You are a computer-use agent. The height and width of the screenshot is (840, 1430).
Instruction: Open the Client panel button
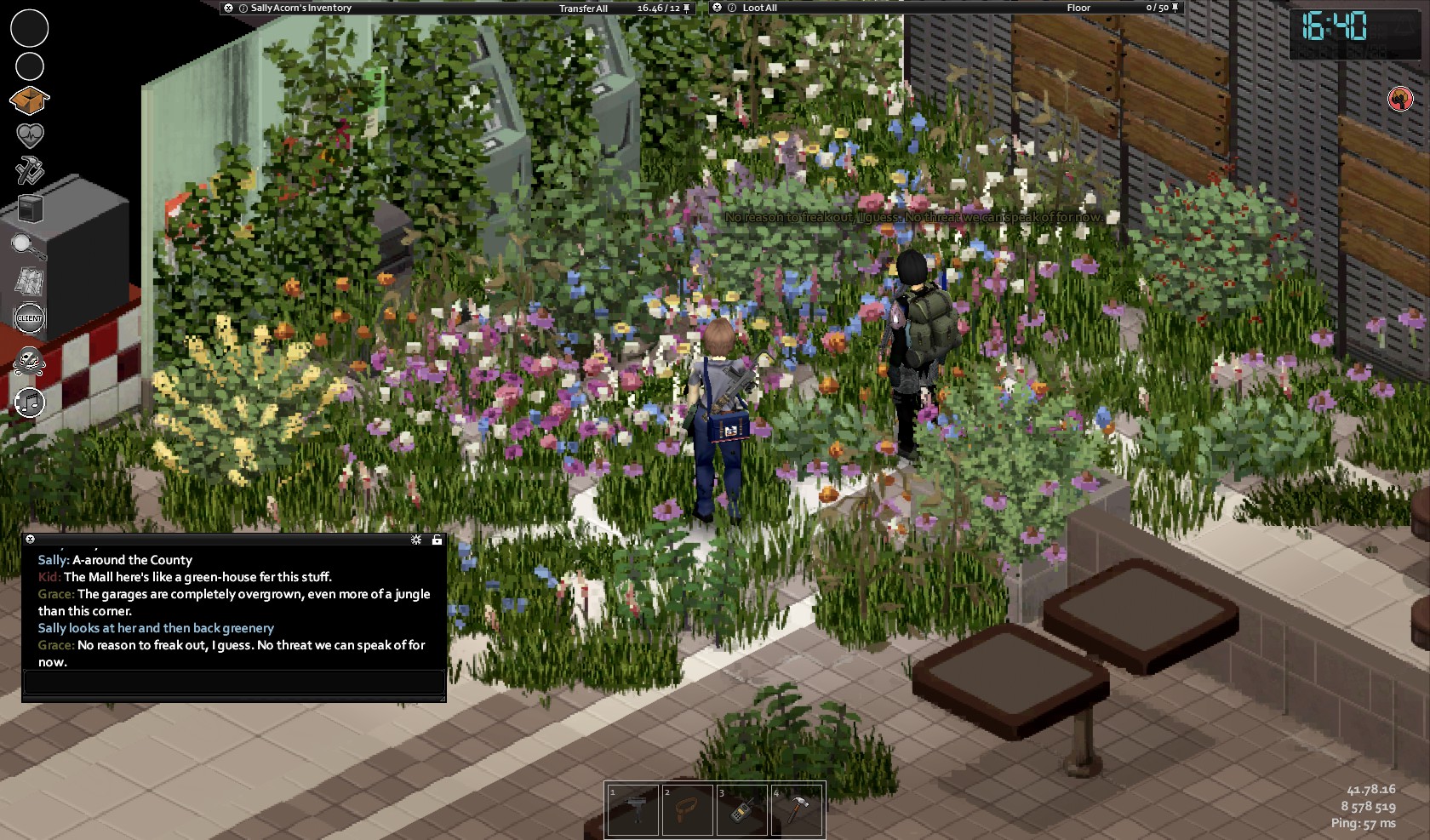[x=30, y=318]
